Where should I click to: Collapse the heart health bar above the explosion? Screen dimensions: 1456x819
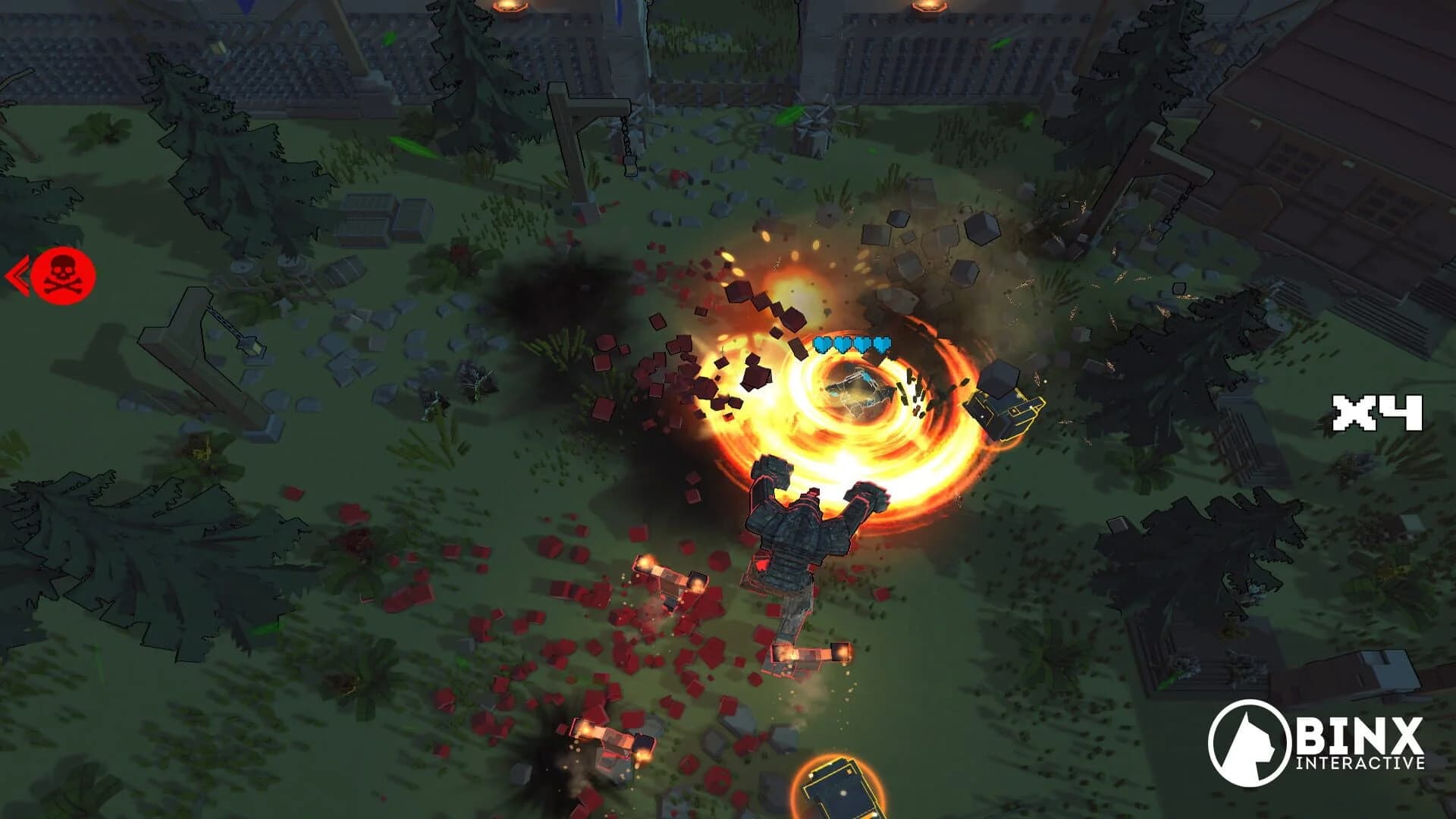[x=853, y=345]
